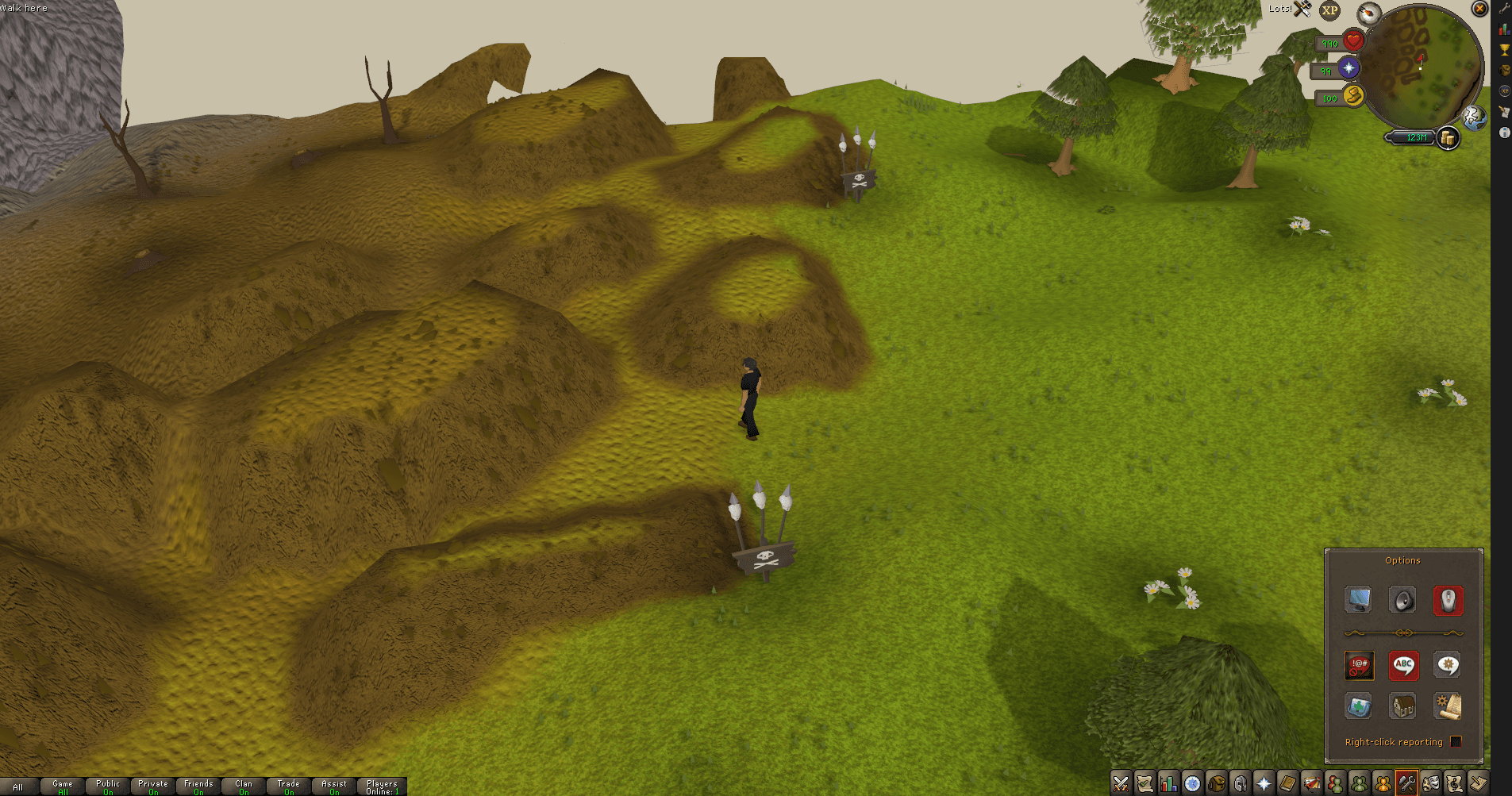Open the Clan chat filter tab

click(x=244, y=786)
